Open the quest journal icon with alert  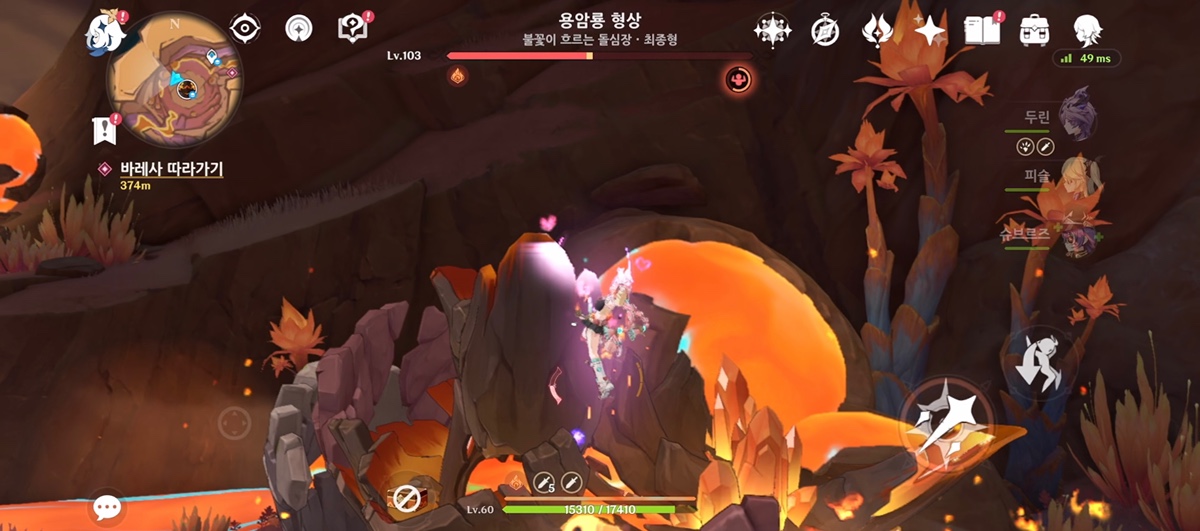pyautogui.click(x=353, y=28)
